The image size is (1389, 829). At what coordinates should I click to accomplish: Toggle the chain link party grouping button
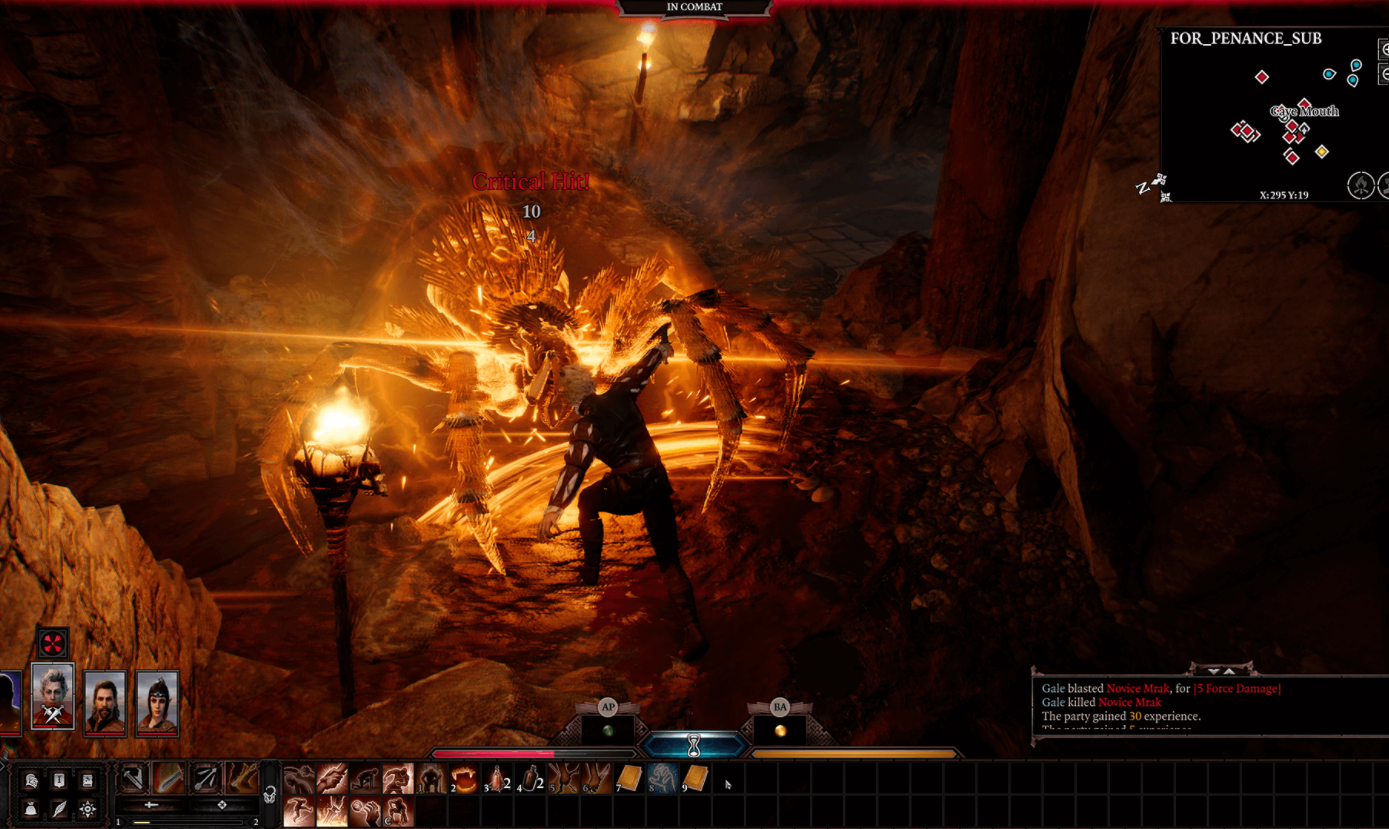[270, 796]
